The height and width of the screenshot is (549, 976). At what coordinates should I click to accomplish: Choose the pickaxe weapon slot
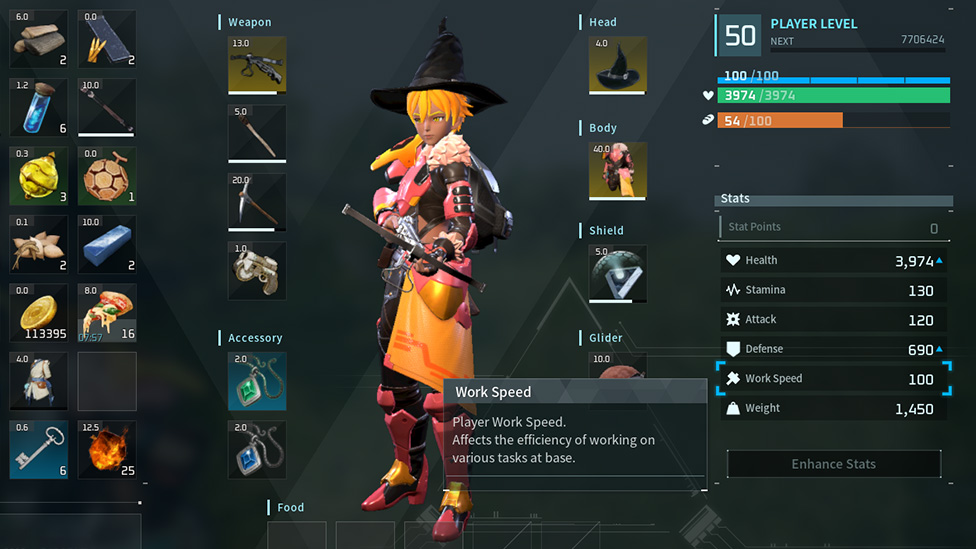coord(257,202)
